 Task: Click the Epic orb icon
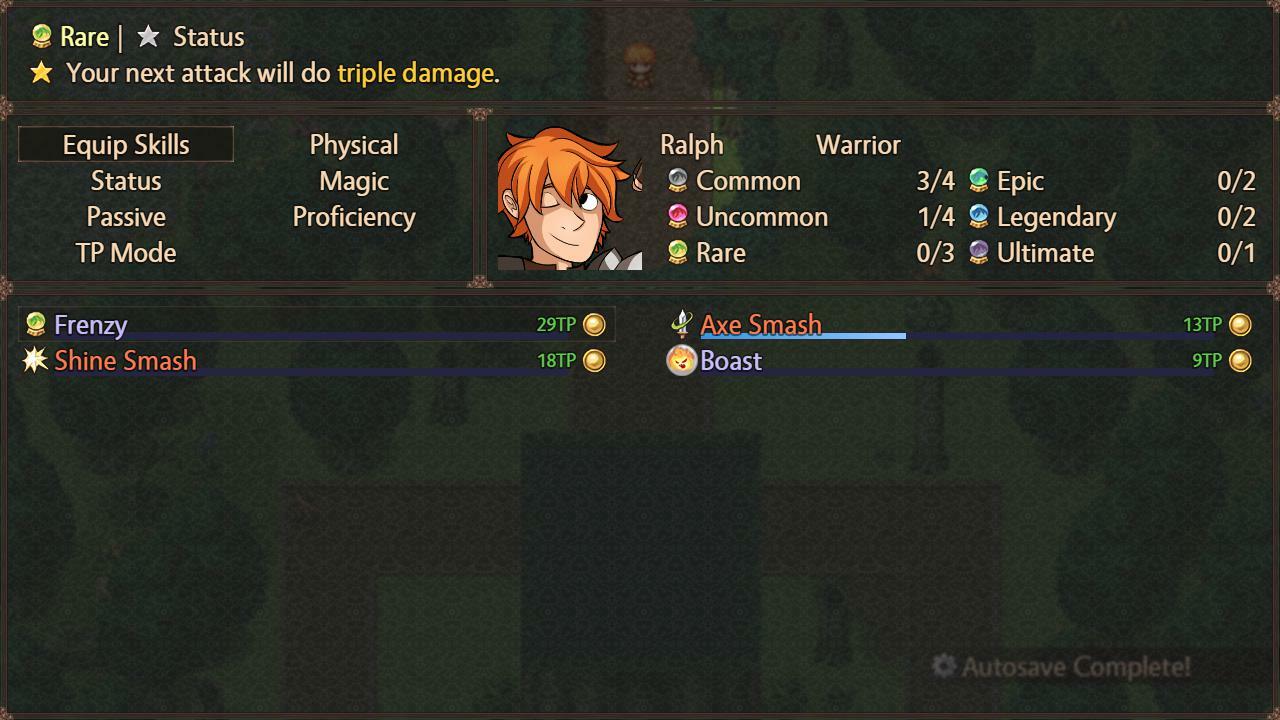point(976,181)
